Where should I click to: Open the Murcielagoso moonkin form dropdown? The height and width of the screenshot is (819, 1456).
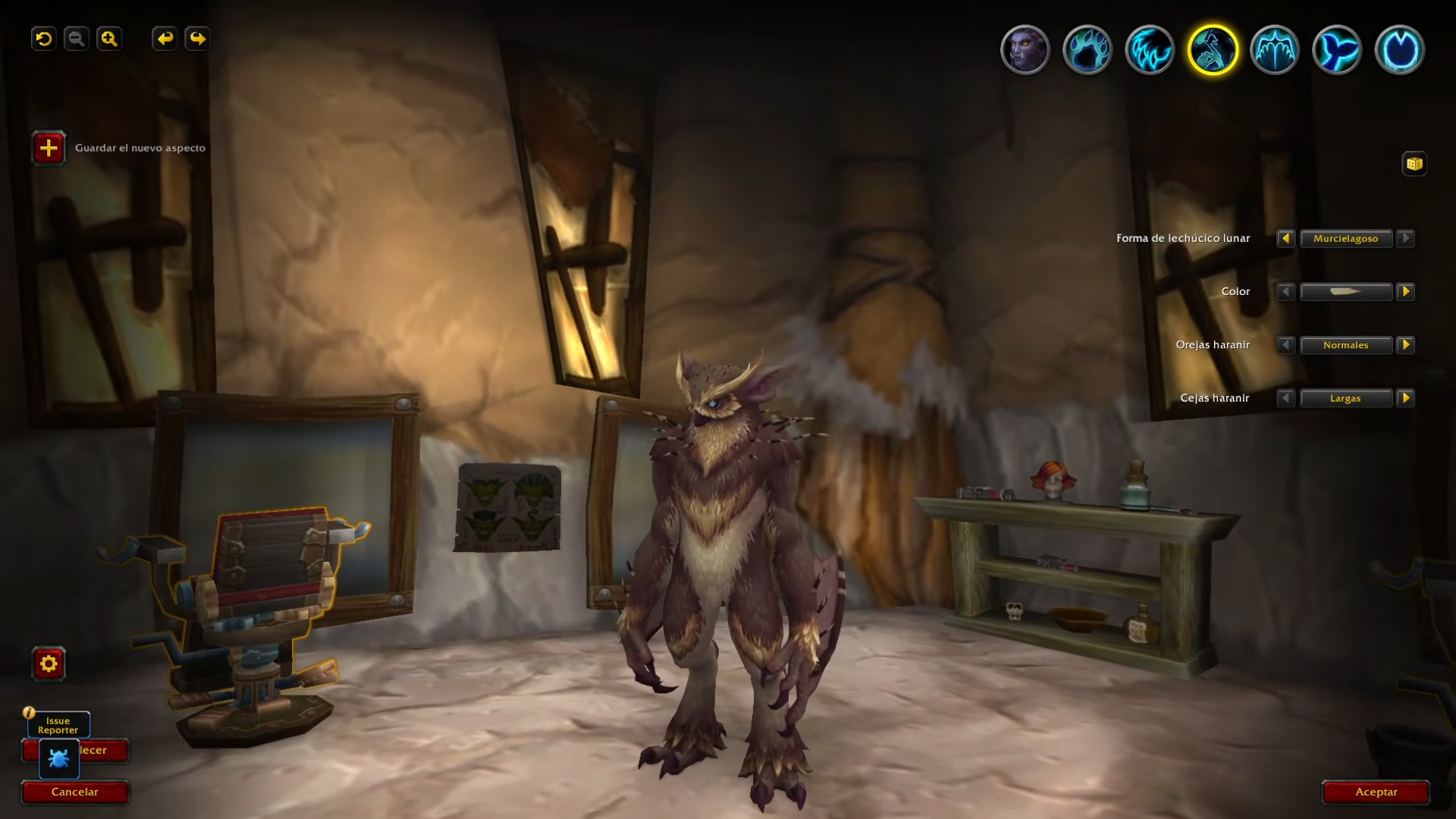tap(1346, 239)
